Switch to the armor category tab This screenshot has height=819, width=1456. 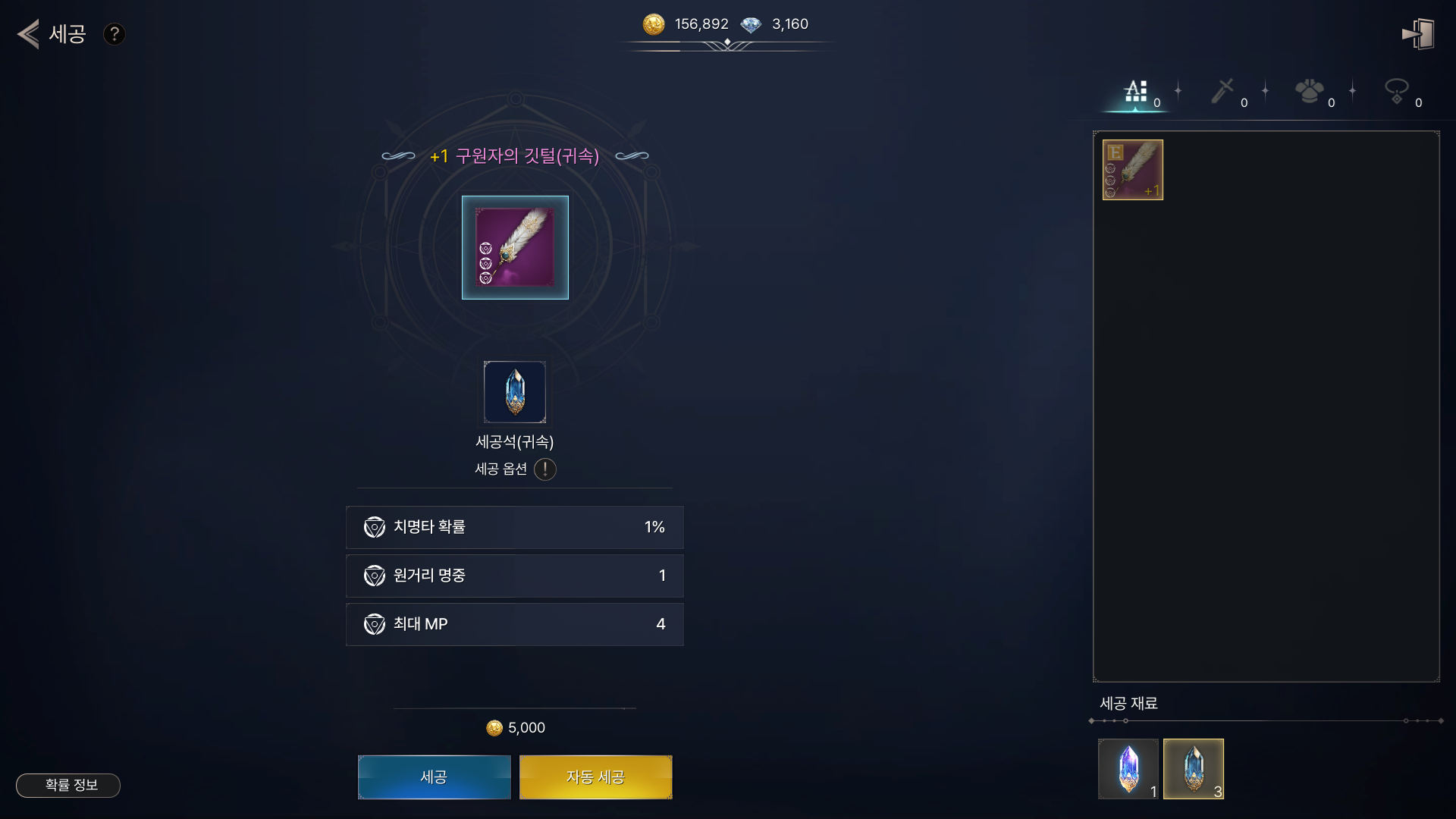click(x=1310, y=93)
